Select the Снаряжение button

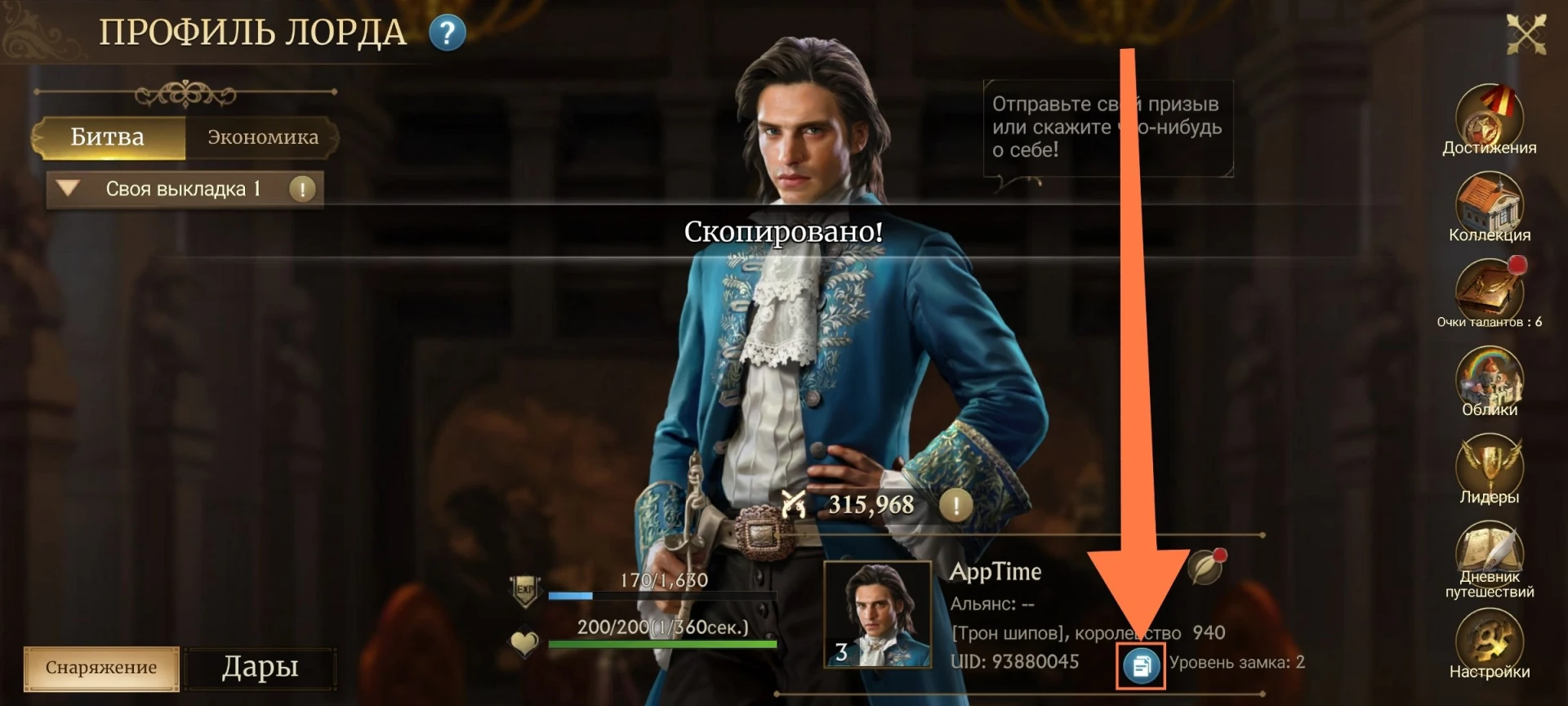pos(101,668)
